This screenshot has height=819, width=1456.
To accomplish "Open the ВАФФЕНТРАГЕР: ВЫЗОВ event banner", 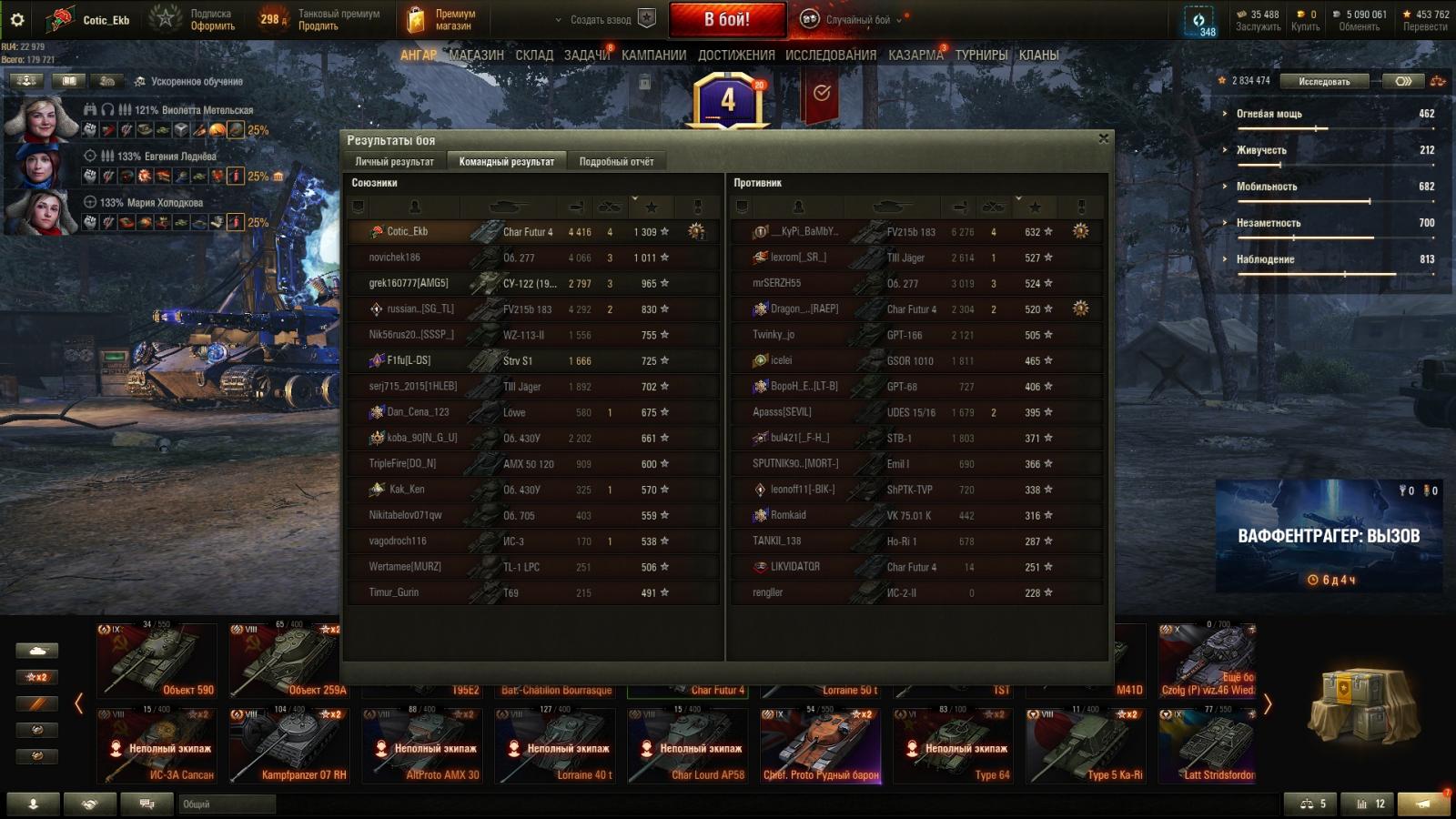I will (x=1329, y=537).
